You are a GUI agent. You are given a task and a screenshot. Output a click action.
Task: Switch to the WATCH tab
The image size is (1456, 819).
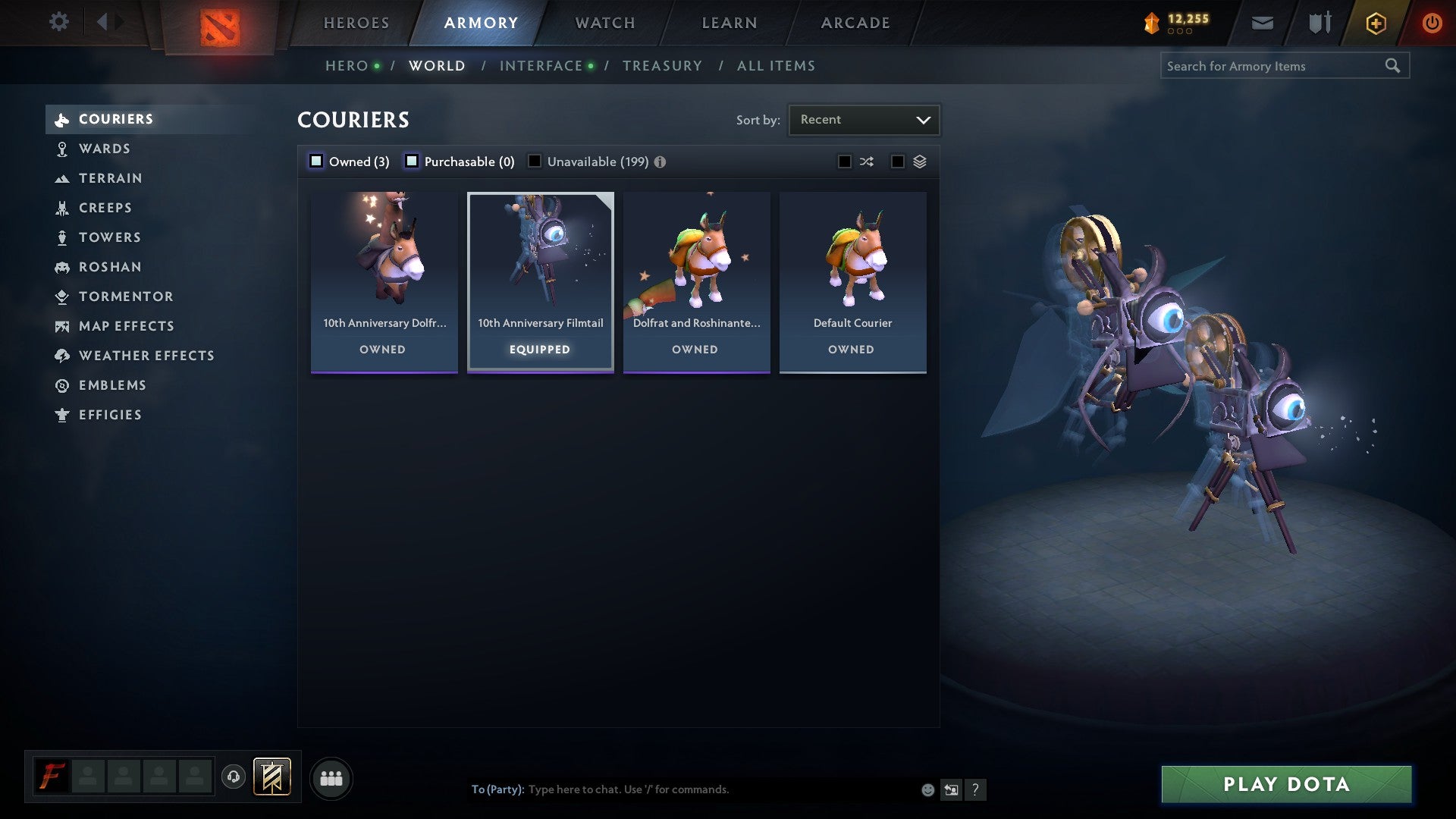[604, 22]
